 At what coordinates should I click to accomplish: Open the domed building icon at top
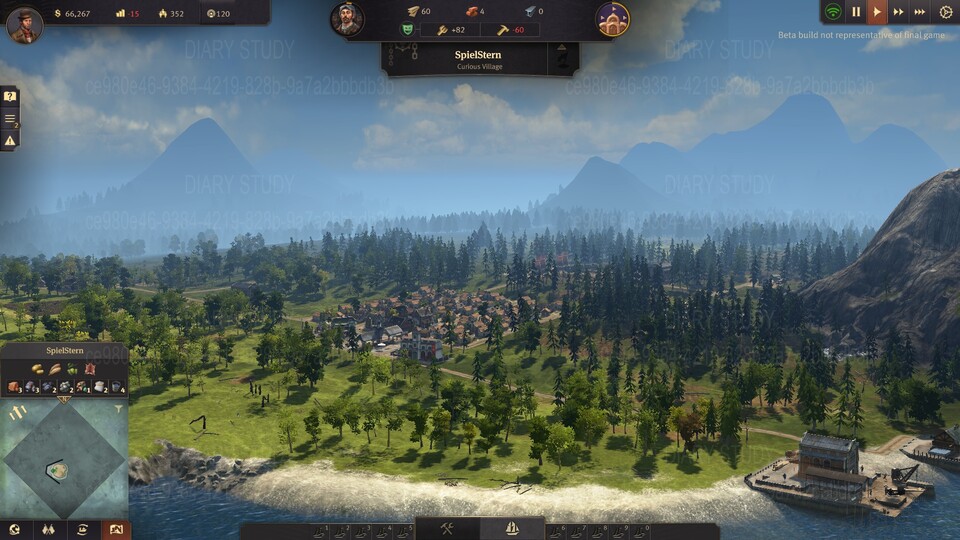612,19
